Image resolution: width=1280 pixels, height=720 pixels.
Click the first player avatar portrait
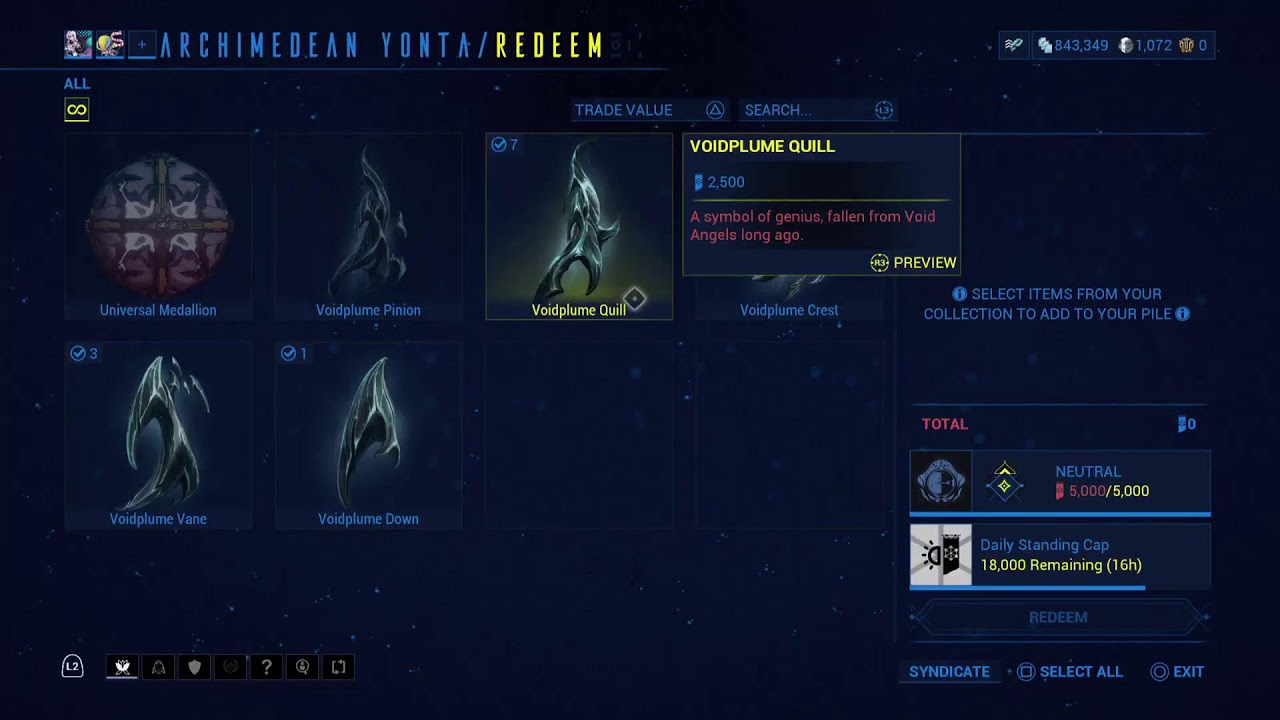point(78,44)
